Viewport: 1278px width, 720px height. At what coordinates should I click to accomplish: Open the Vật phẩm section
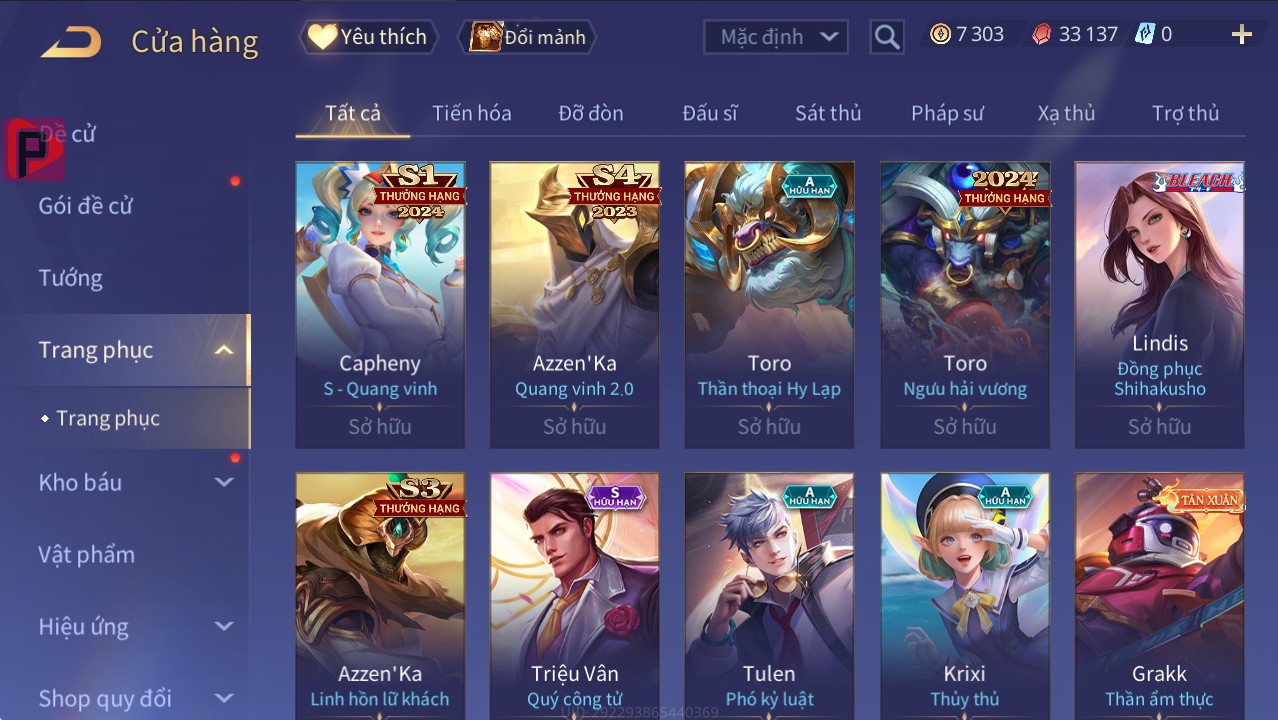86,554
